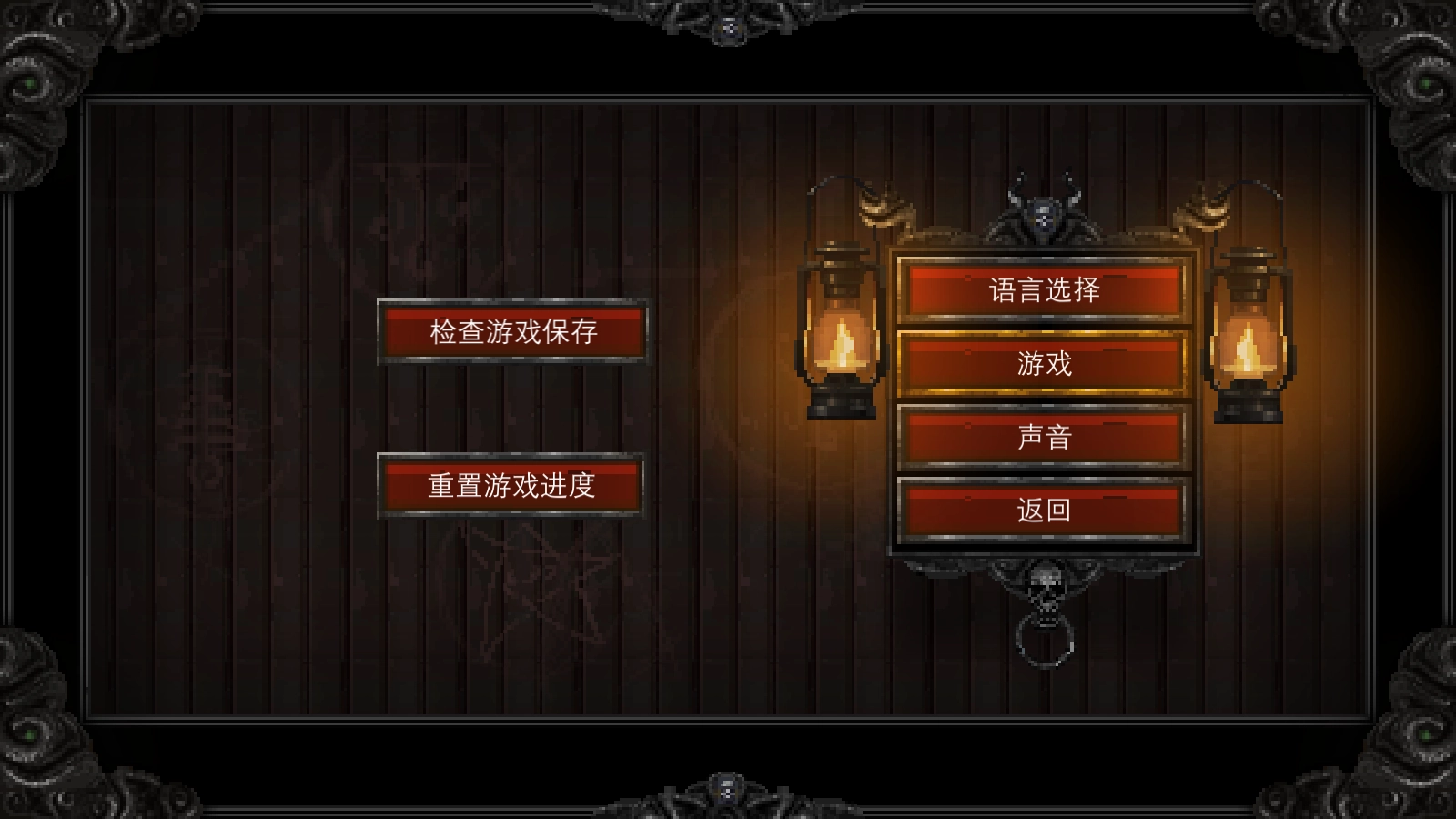Viewport: 1456px width, 819px height.
Task: Click 返回 to go back
Action: click(1043, 511)
